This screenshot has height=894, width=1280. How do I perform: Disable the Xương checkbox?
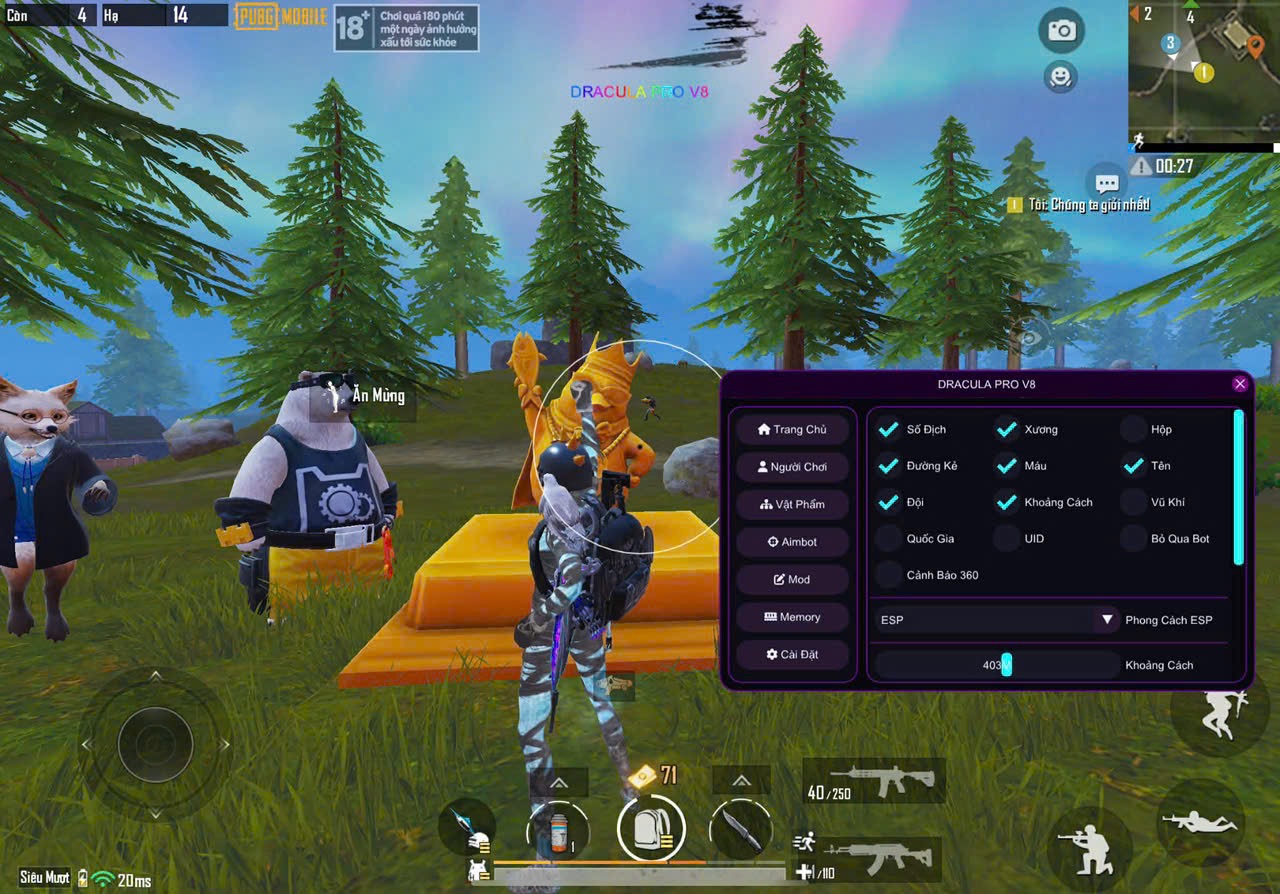1006,429
